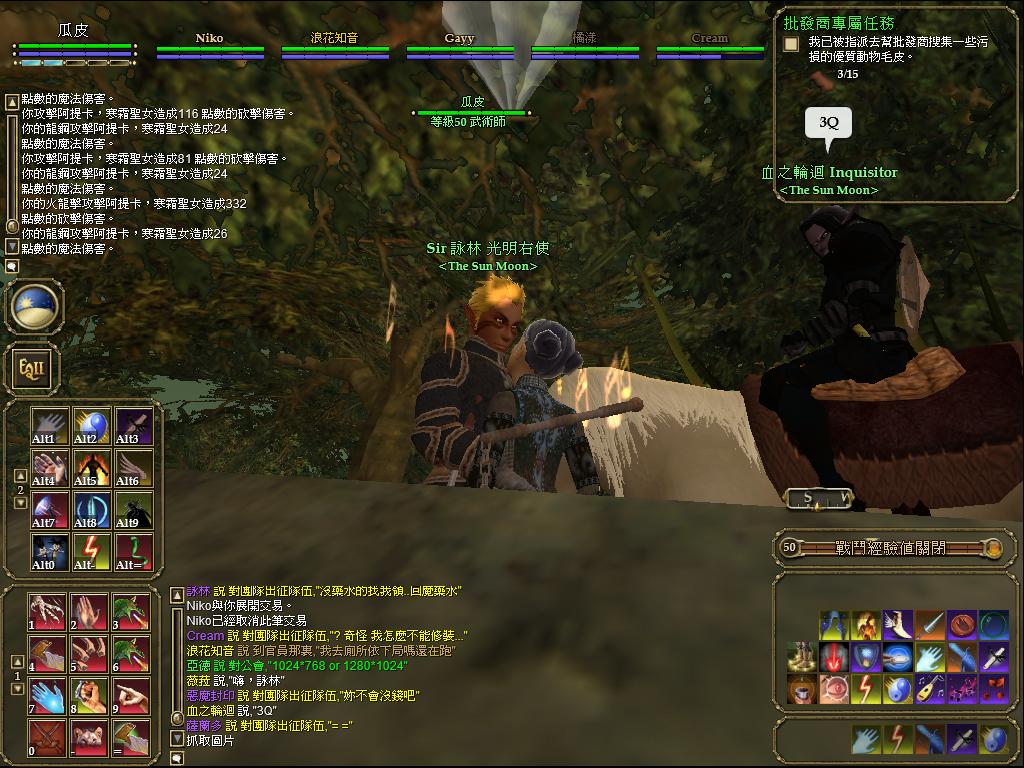Click the lute music ability icon
Screen dimensions: 1024x768
point(930,689)
